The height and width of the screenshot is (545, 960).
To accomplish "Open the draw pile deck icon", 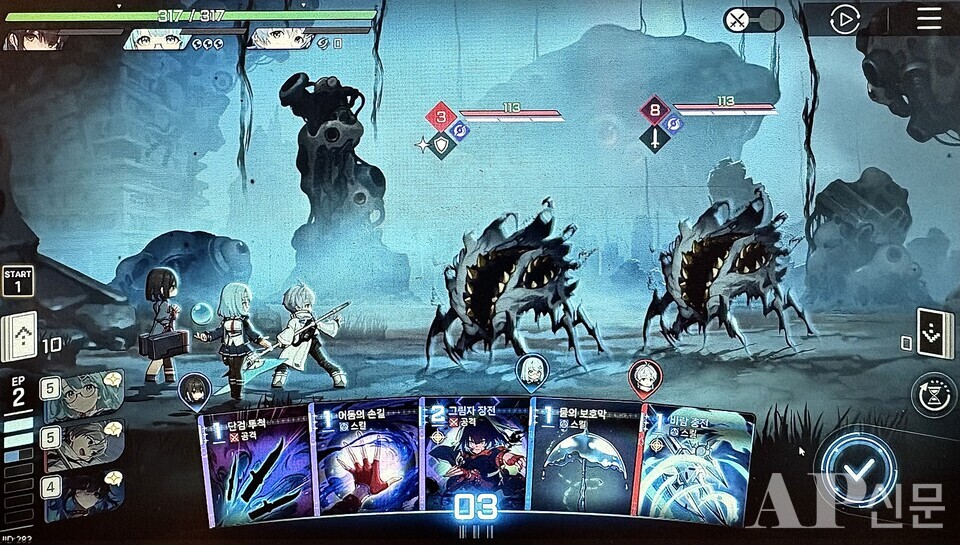I will coord(20,336).
